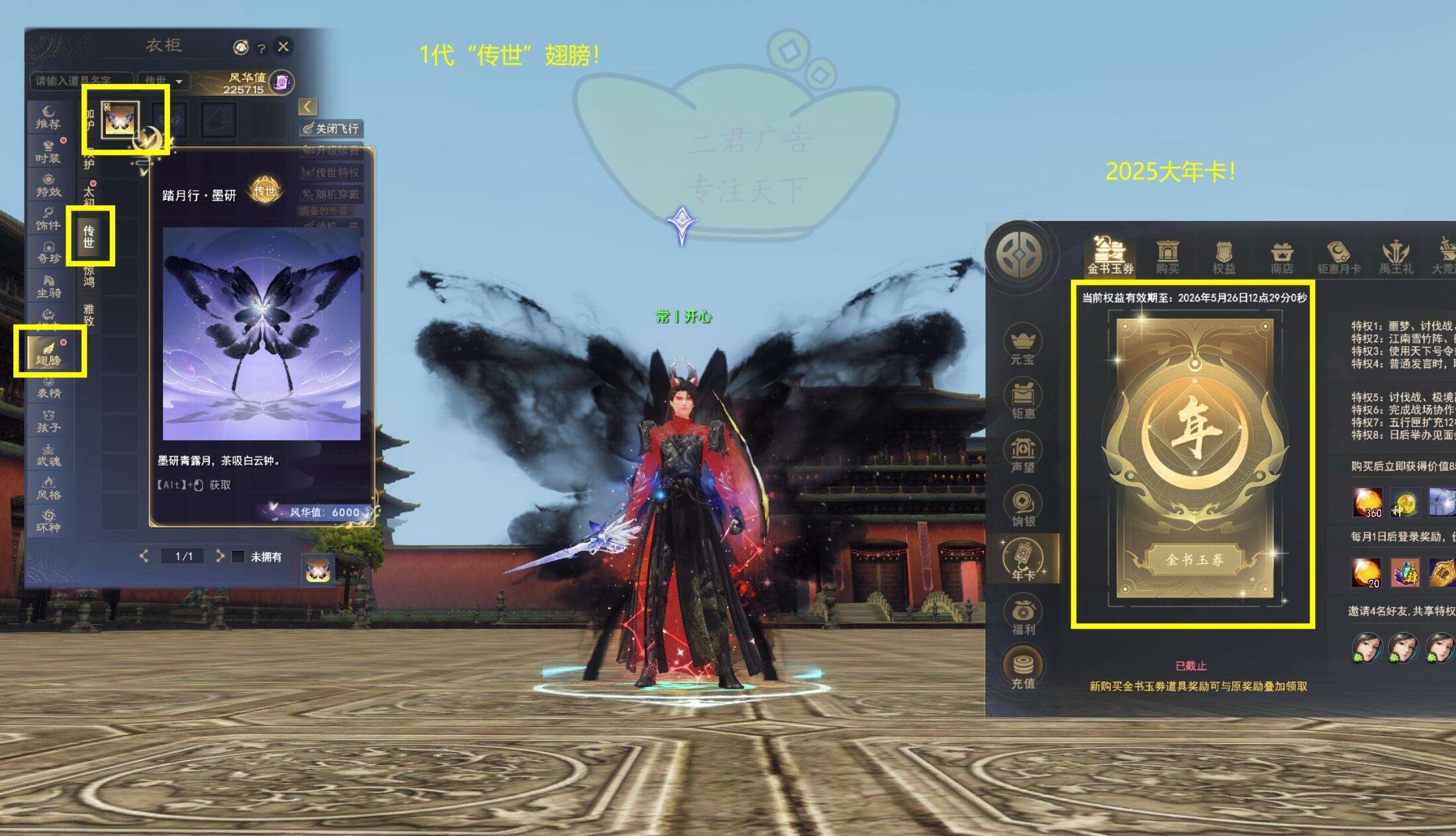Select the equipped butterfly wings slot

[120, 120]
